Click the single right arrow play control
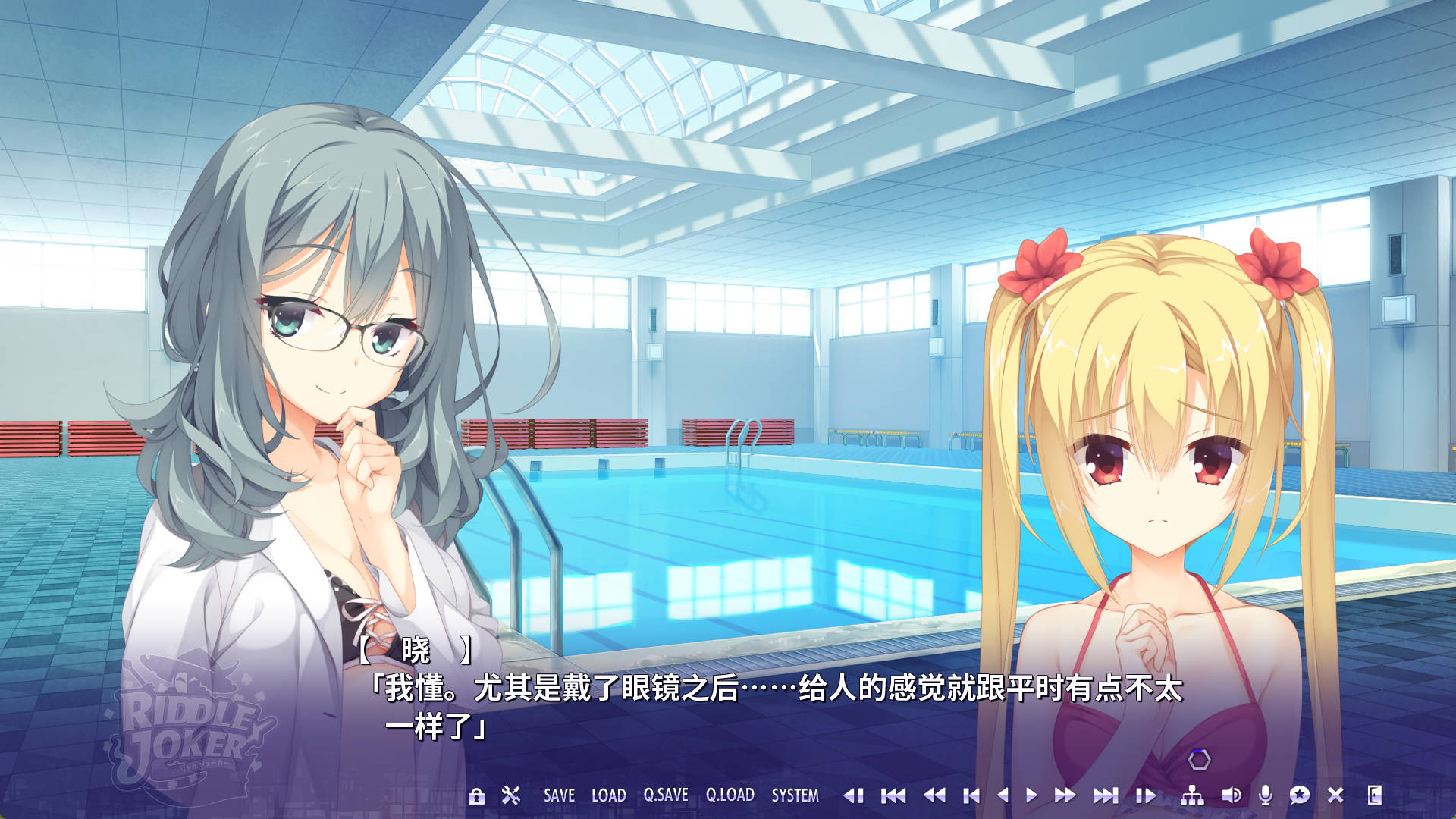The width and height of the screenshot is (1456, 819). point(1031,795)
